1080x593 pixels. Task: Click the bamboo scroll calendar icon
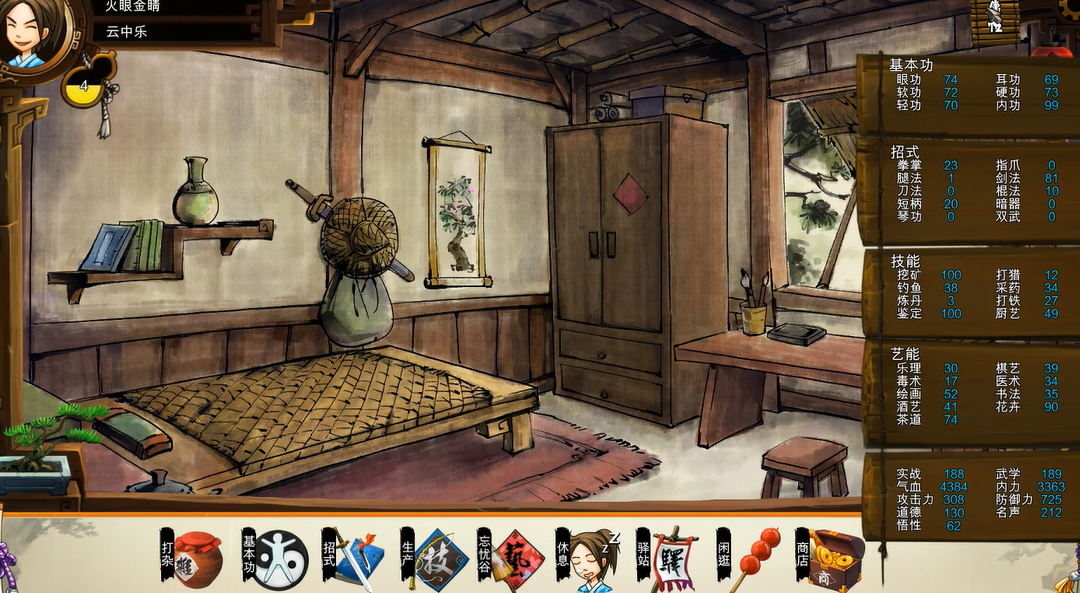point(994,20)
